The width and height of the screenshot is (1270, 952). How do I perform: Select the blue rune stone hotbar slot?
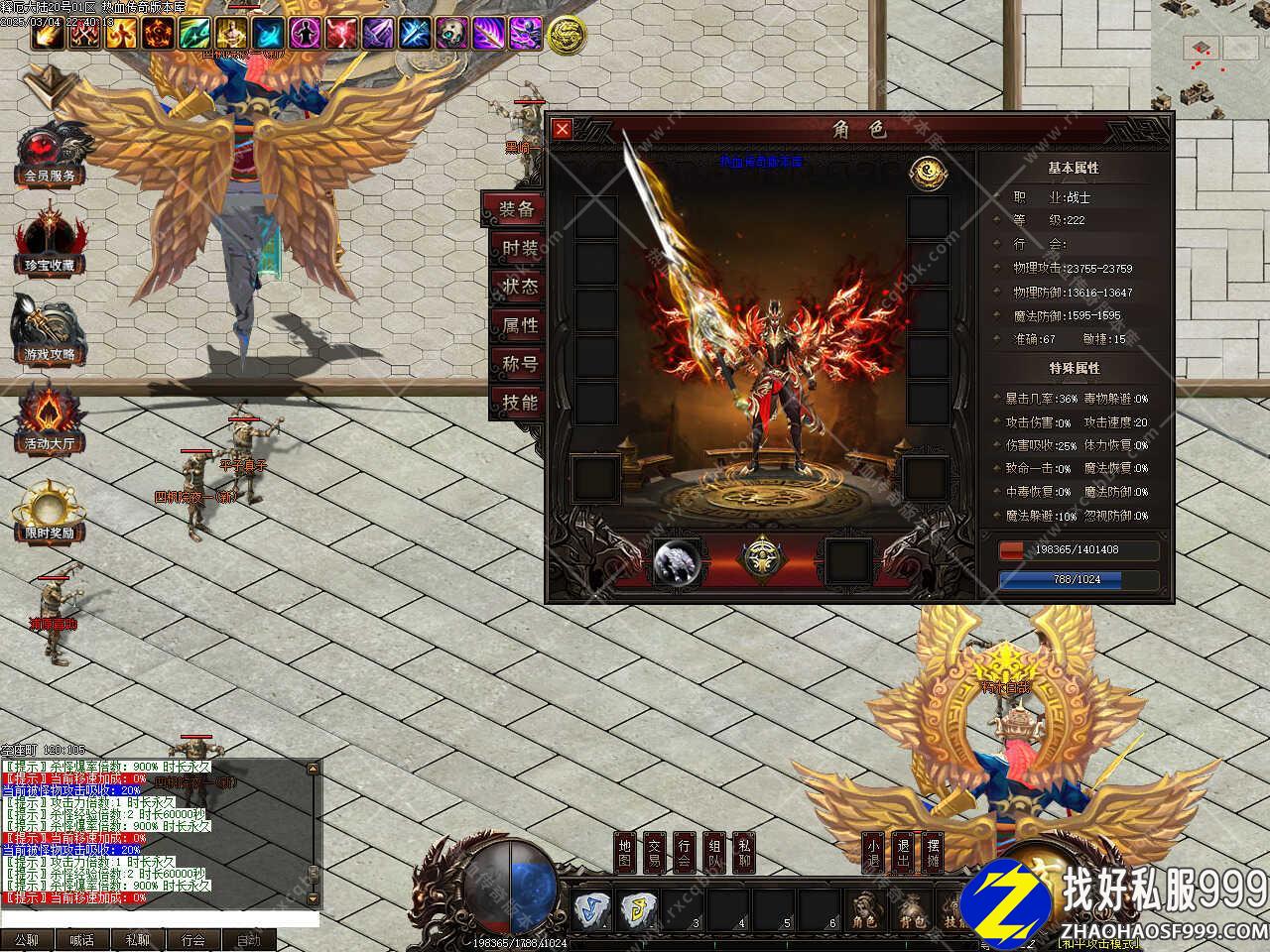coord(593,909)
